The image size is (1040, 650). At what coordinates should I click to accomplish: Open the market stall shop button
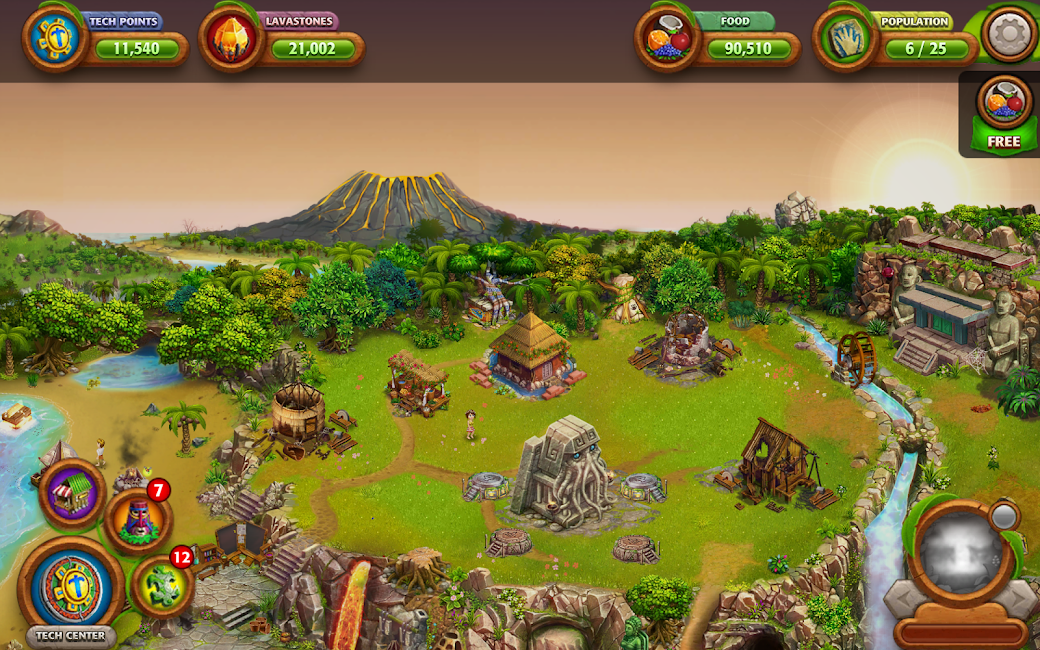point(73,493)
